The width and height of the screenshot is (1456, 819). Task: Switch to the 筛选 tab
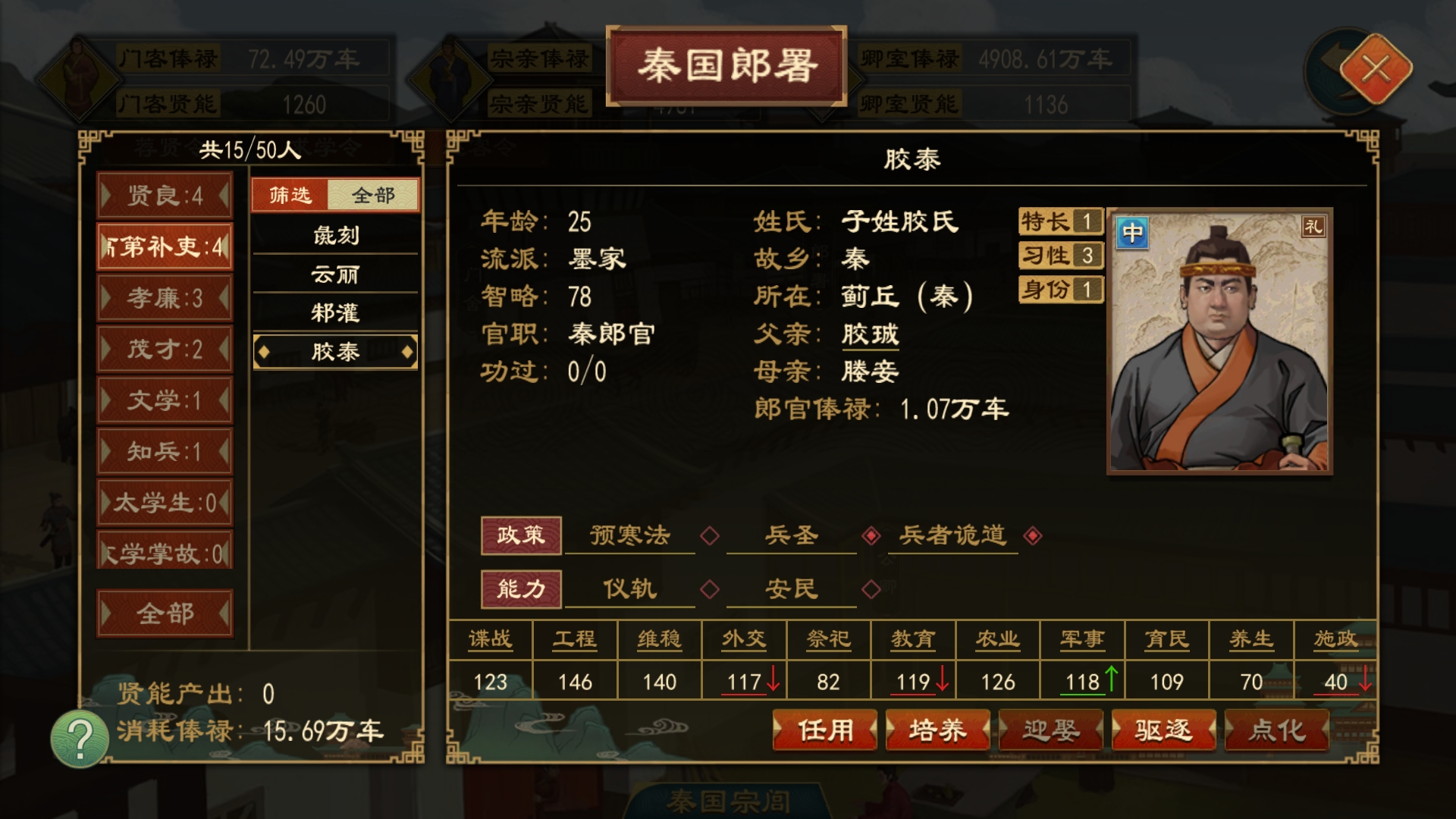(x=290, y=195)
